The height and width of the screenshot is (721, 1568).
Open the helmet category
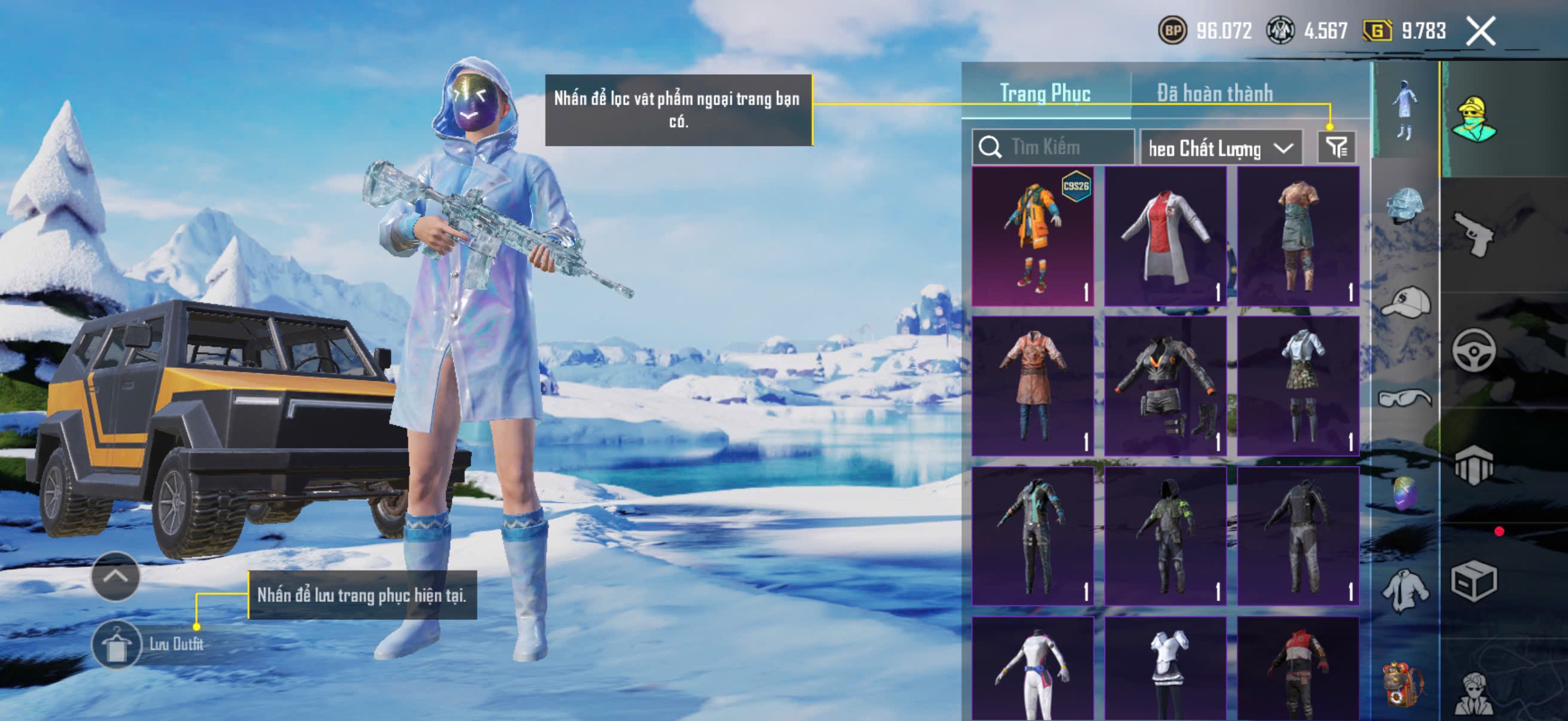tap(1405, 205)
